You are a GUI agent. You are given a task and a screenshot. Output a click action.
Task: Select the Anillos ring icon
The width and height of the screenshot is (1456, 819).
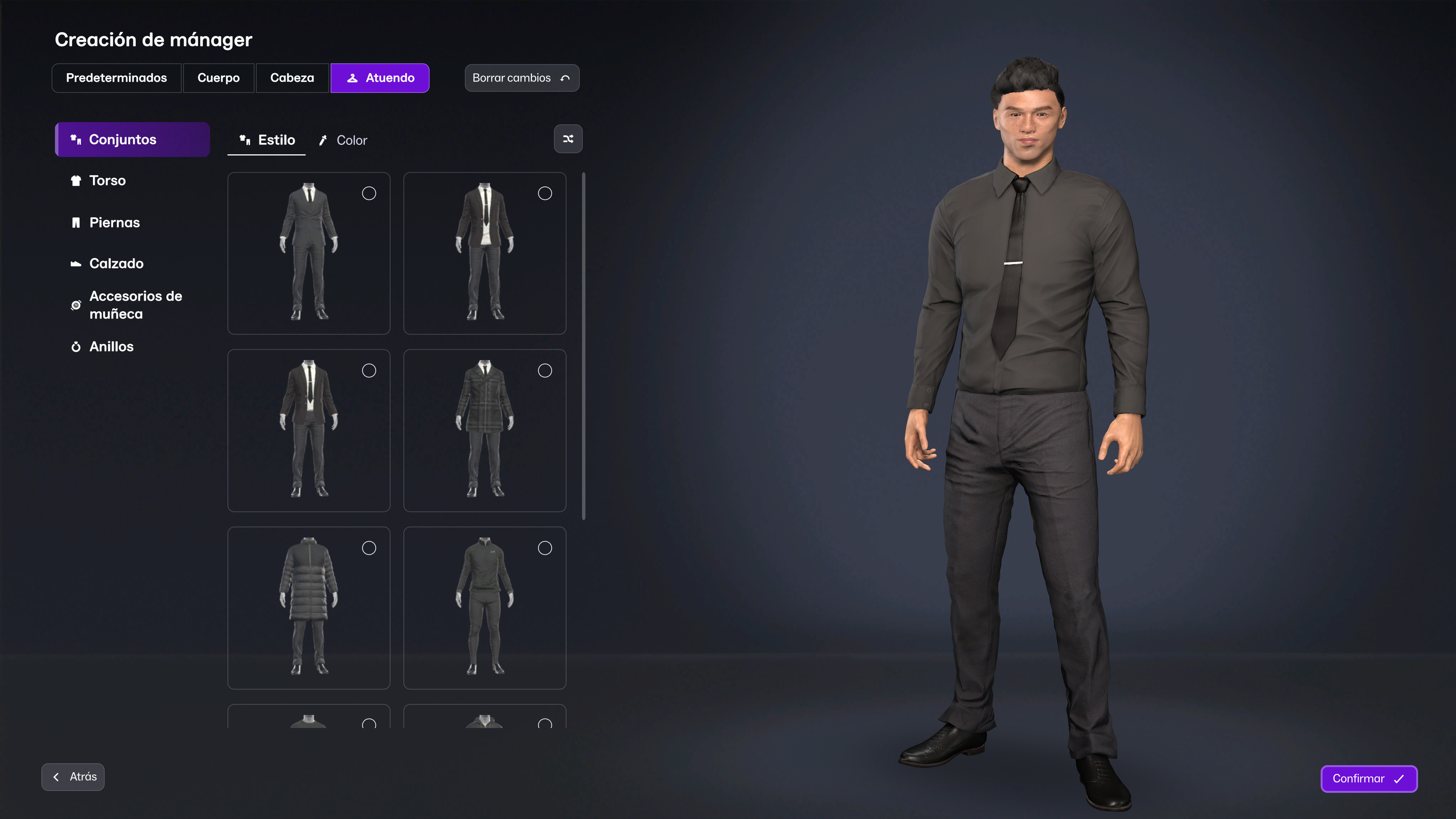click(x=76, y=346)
